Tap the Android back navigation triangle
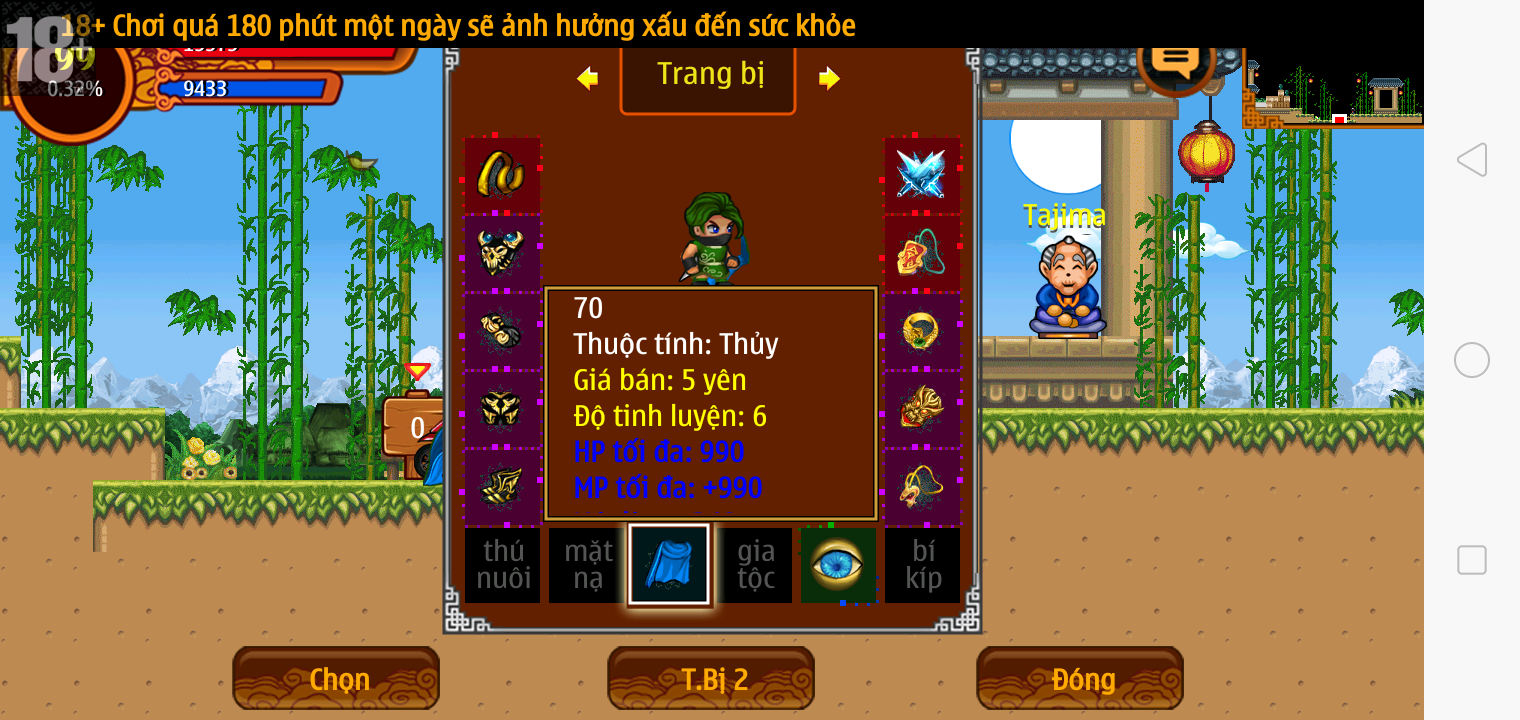1520x720 pixels. (1471, 160)
